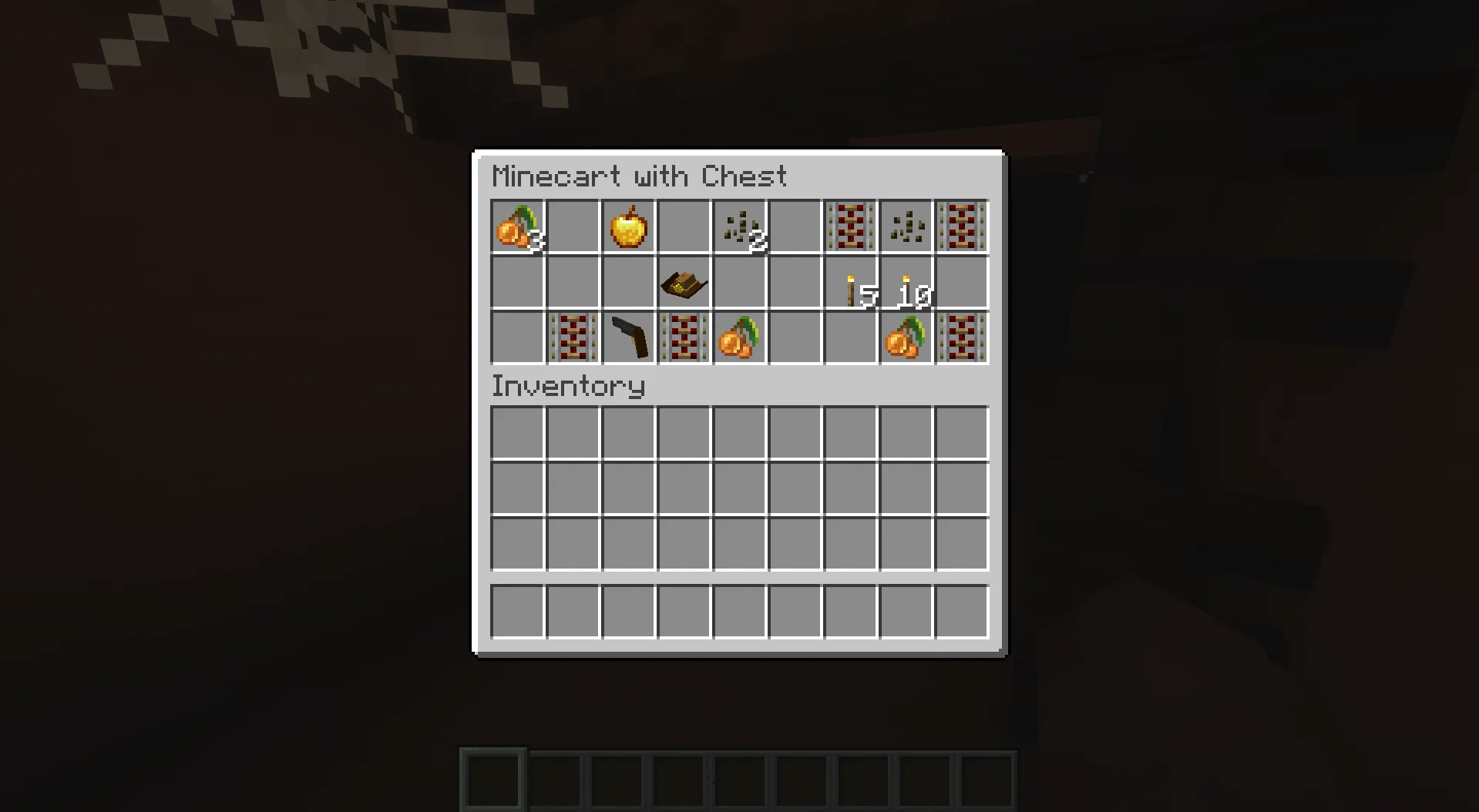
Task: Grab the activator rail in the bottom-right slot
Action: (x=961, y=337)
